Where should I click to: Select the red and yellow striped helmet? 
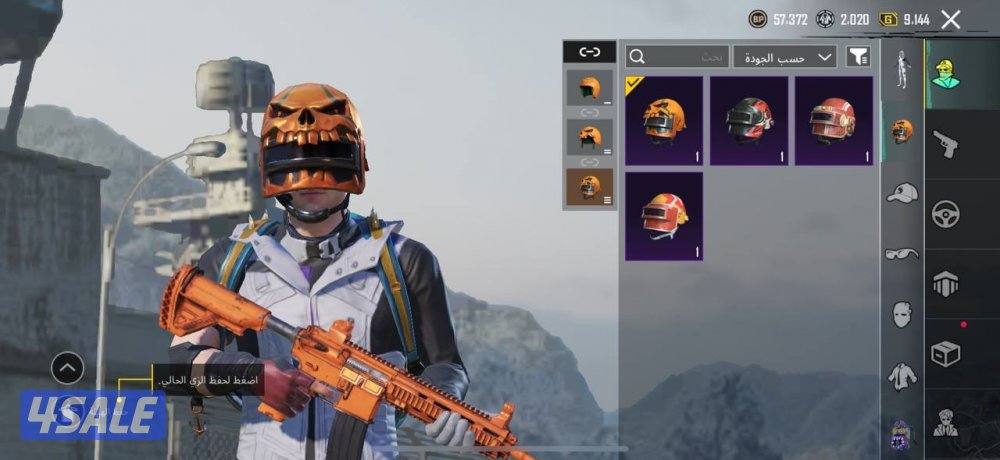(x=664, y=216)
